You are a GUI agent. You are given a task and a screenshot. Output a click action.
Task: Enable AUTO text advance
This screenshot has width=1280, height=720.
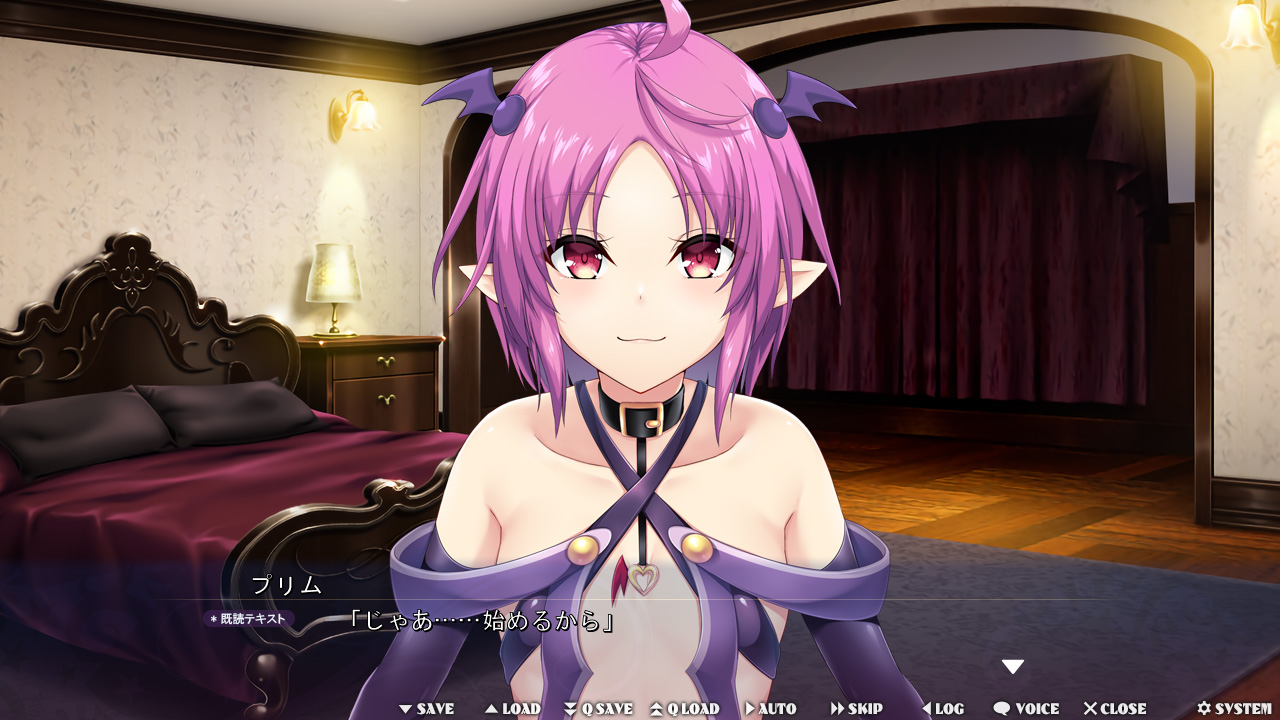pyautogui.click(x=770, y=709)
